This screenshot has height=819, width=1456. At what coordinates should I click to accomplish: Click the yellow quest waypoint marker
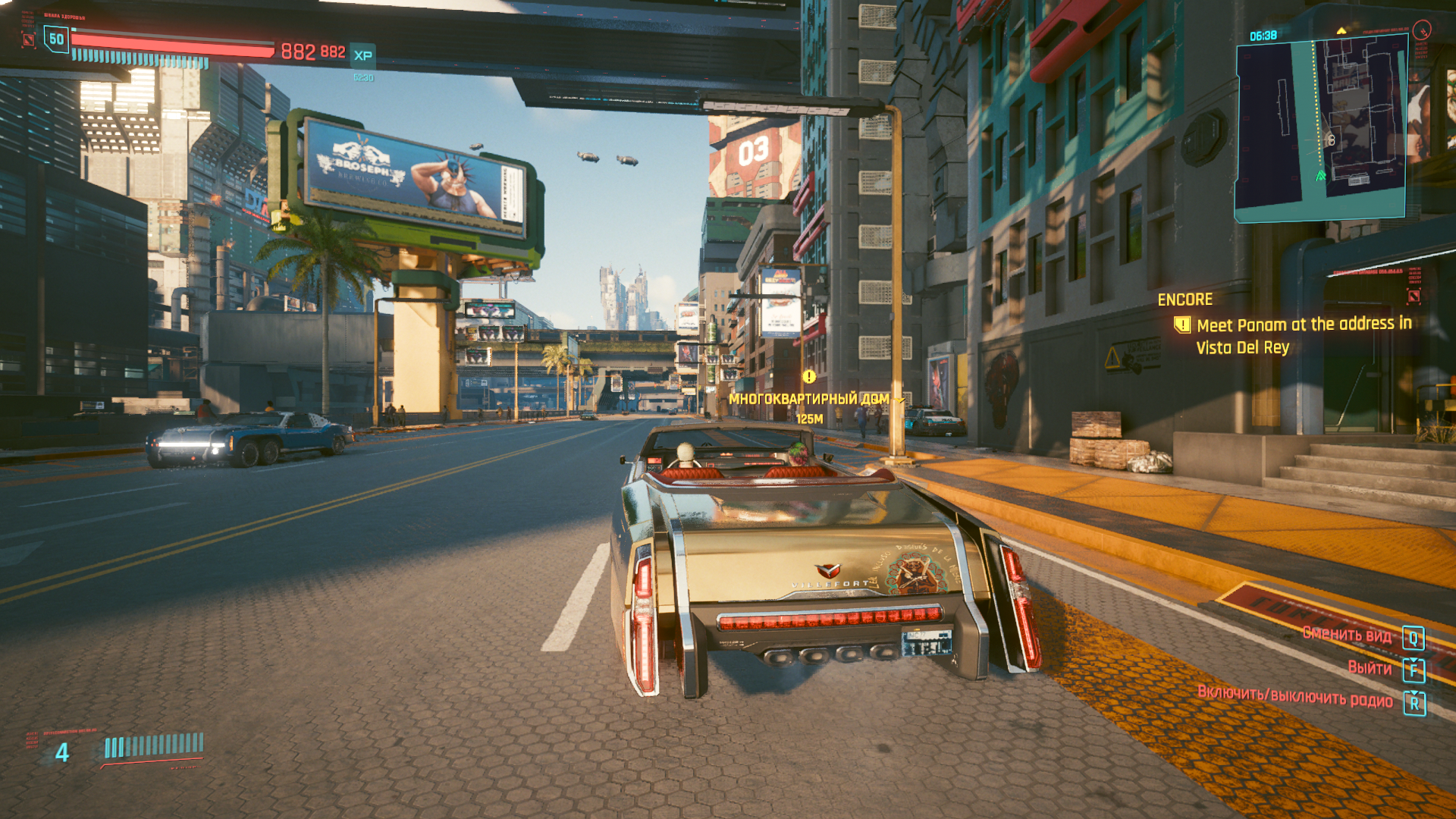point(809,377)
